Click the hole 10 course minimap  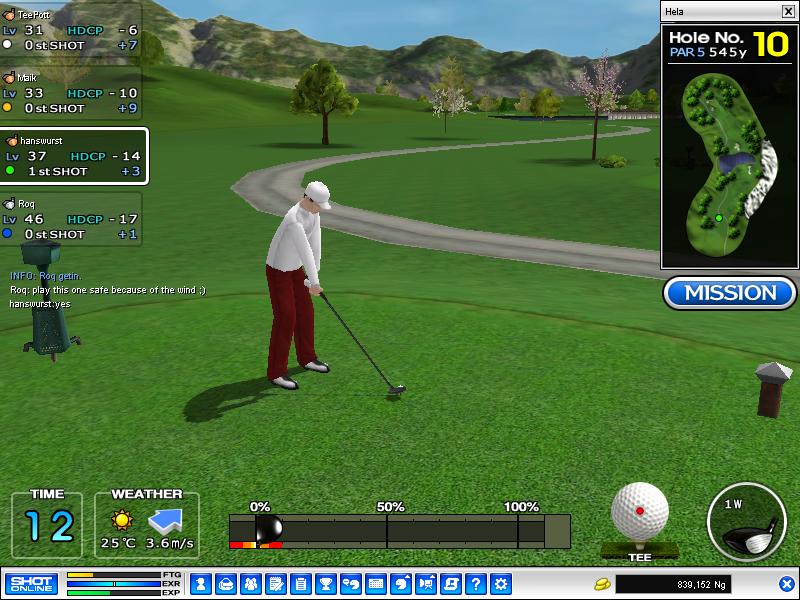729,170
